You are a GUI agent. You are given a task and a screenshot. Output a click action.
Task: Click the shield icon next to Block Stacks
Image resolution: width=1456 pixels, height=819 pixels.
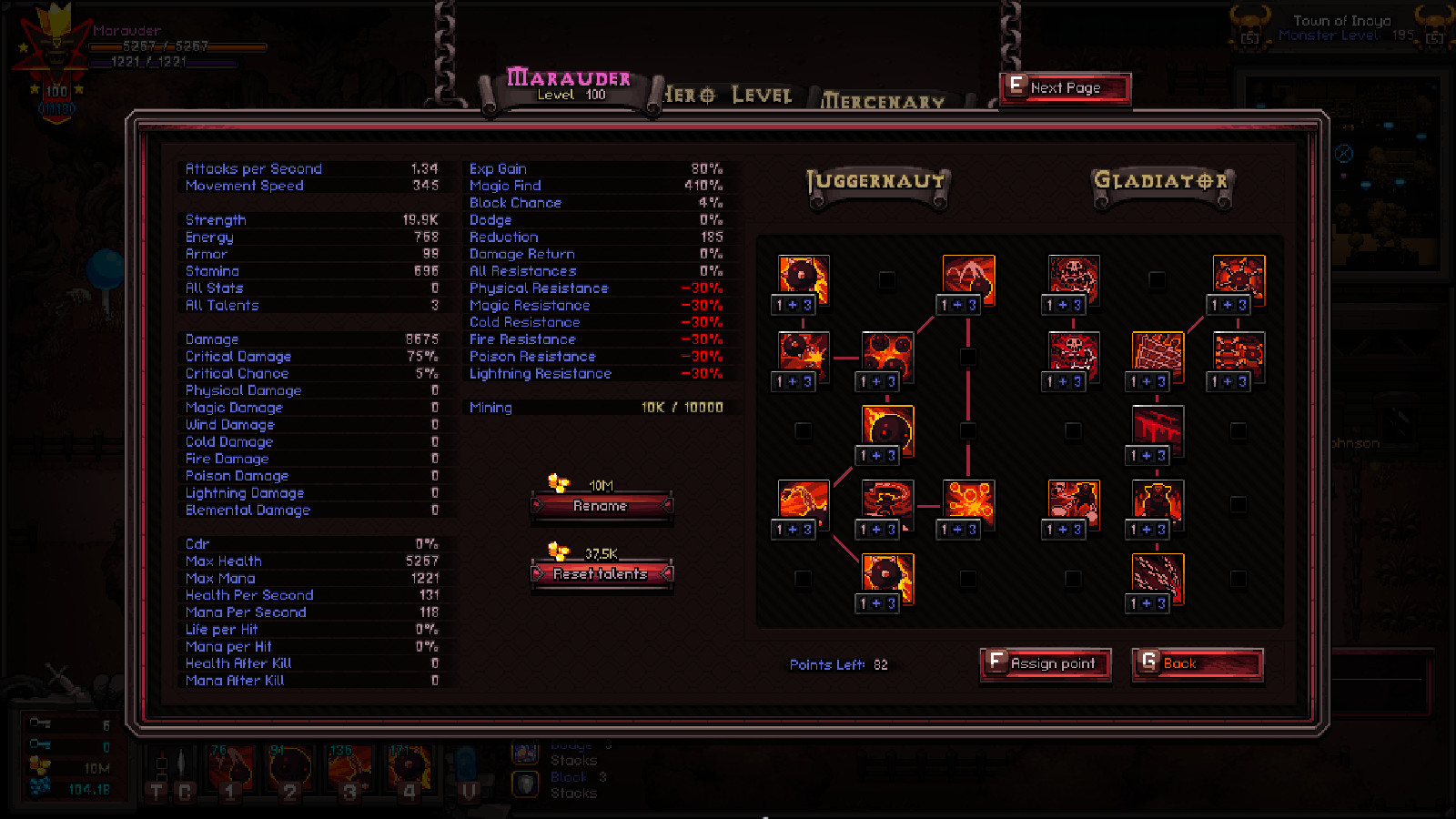[x=525, y=783]
